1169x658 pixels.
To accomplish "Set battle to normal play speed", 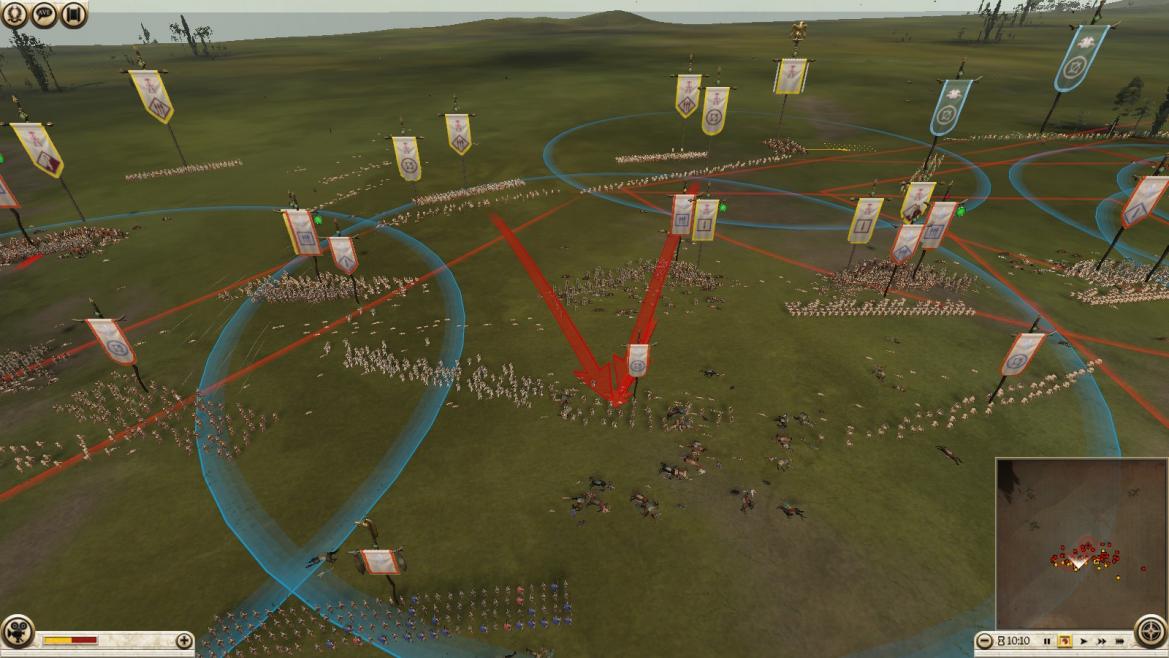I will tap(1084, 641).
